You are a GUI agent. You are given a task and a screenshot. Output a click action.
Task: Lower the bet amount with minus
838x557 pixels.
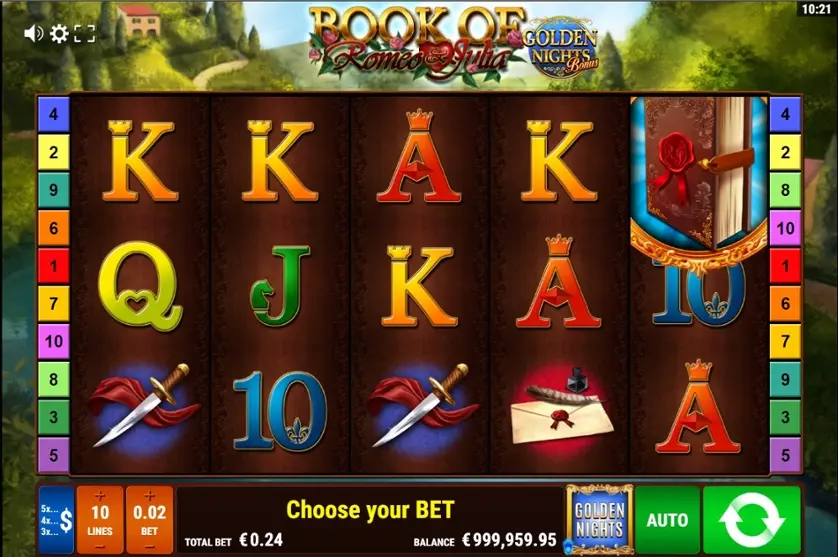click(x=149, y=545)
